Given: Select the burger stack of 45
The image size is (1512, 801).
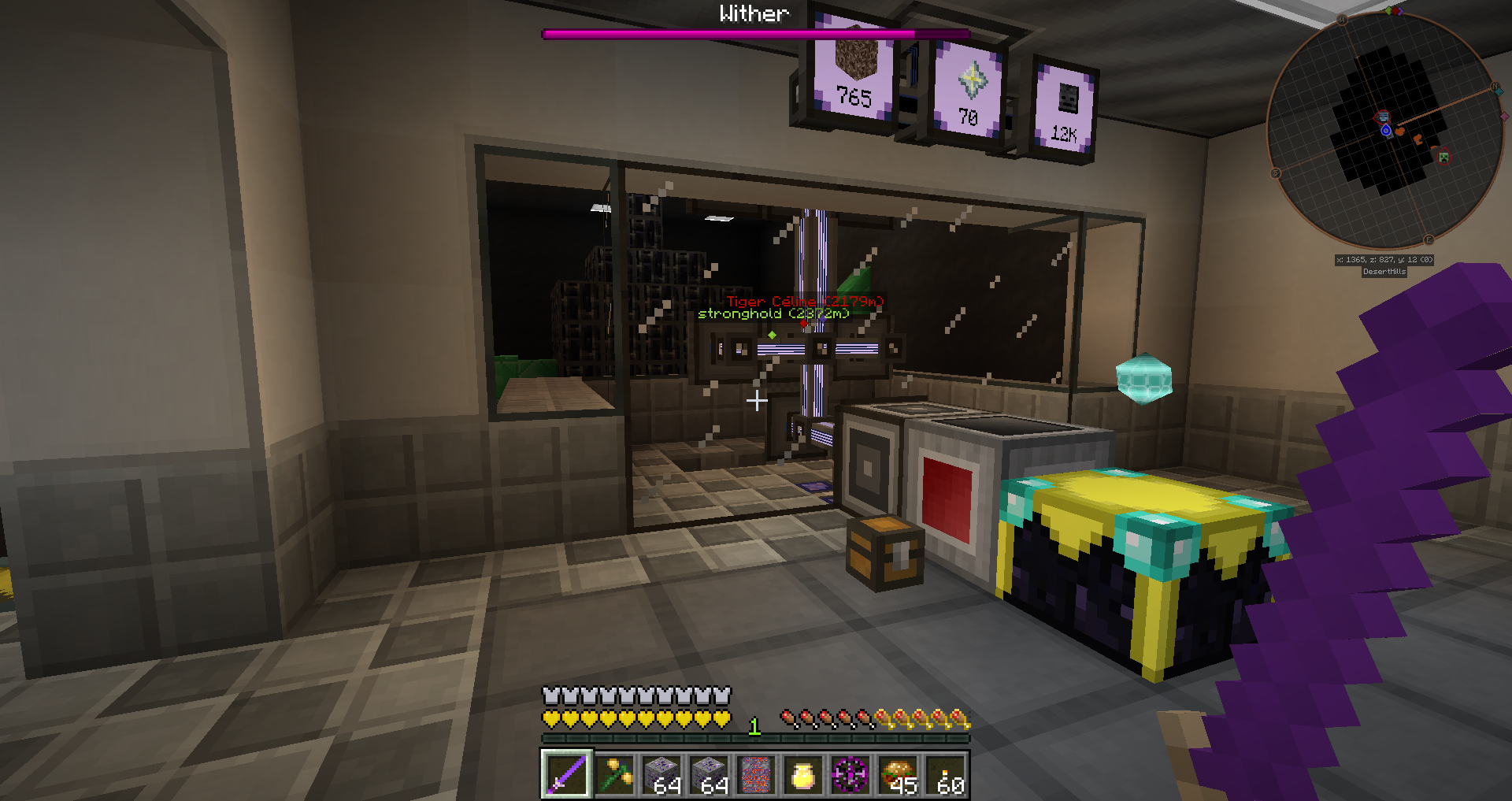Looking at the screenshot, I should coord(898,774).
